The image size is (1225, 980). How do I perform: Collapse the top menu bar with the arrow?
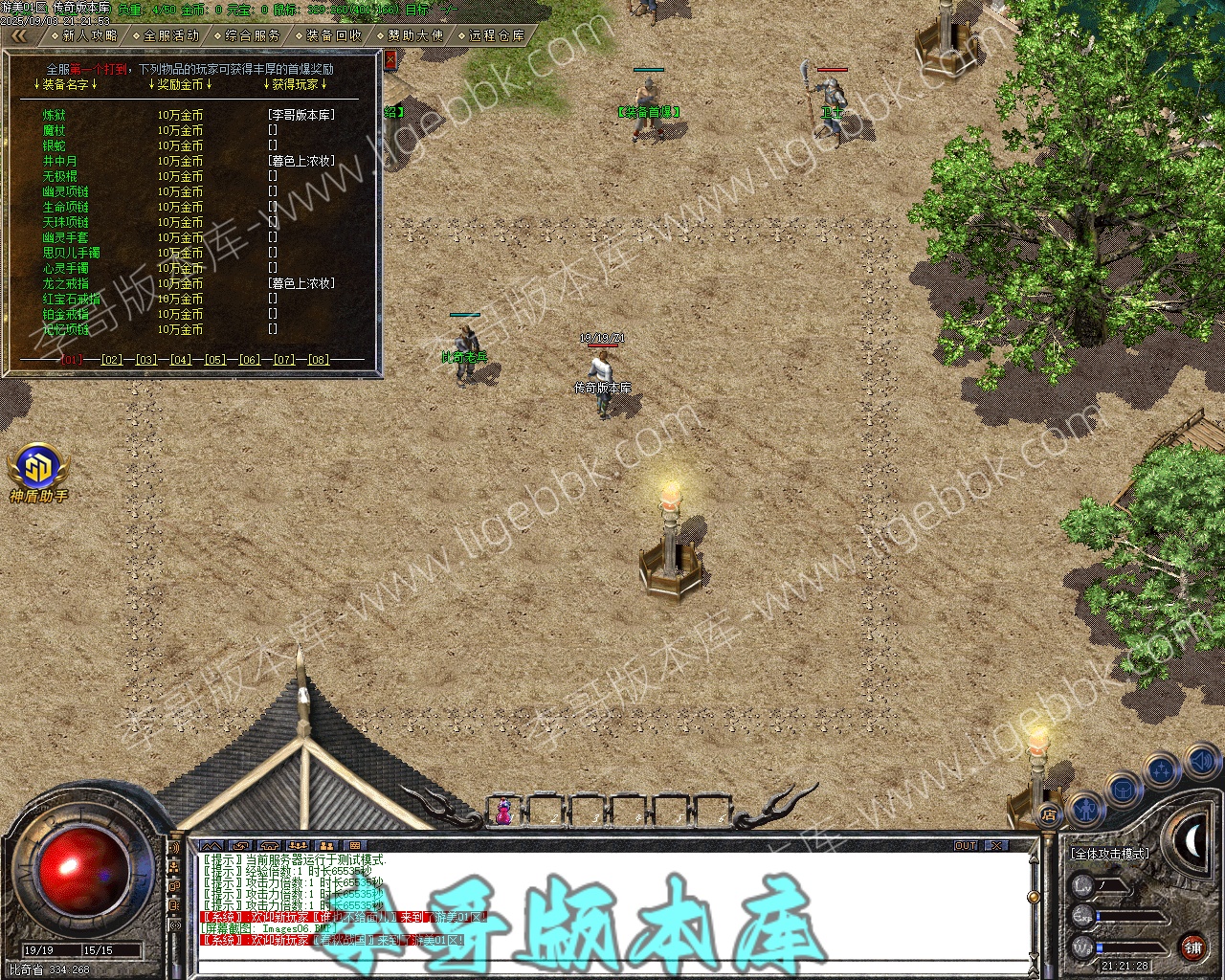point(19,35)
